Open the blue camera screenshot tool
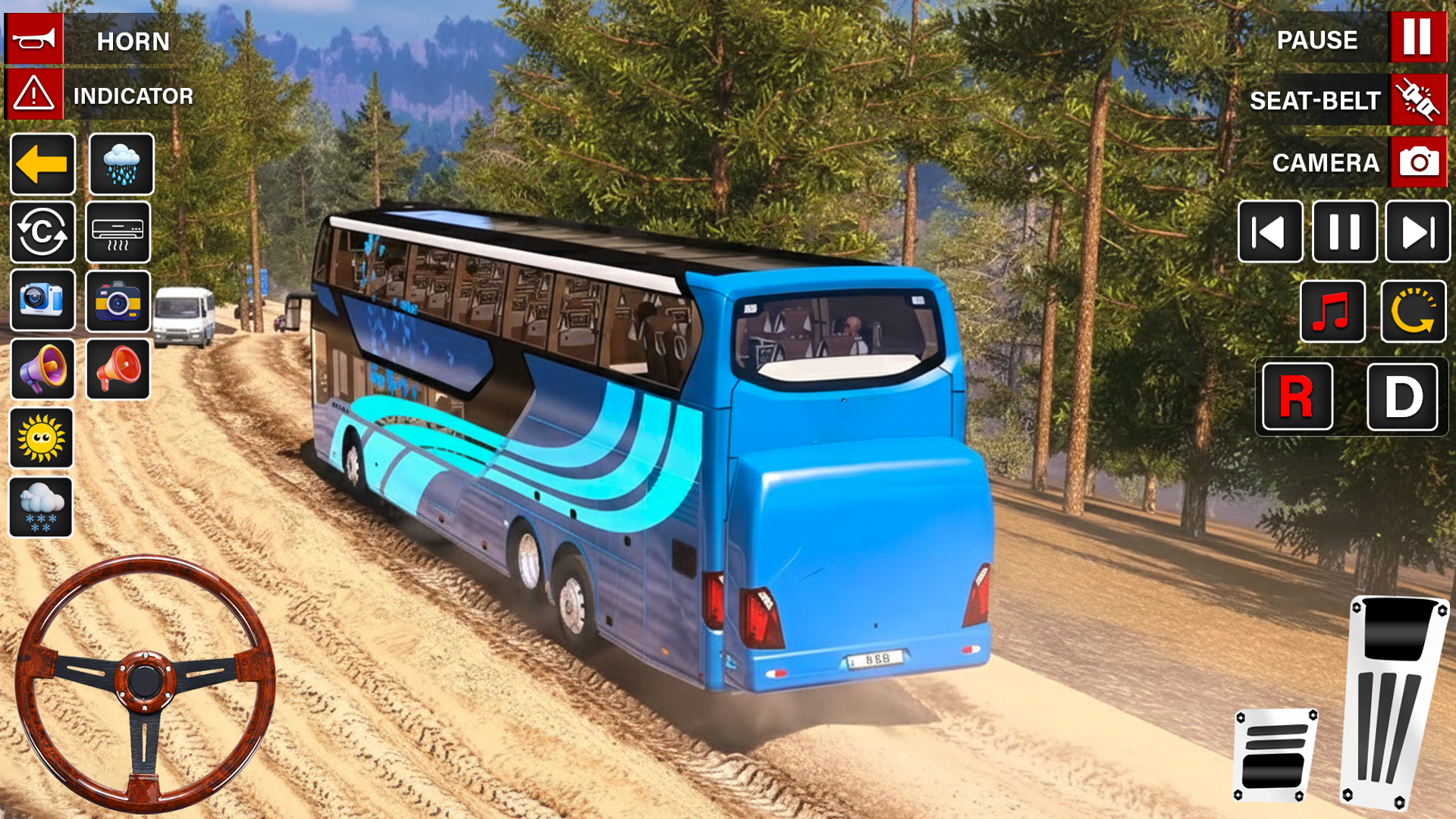Screen dimensions: 1456x819 [42, 301]
